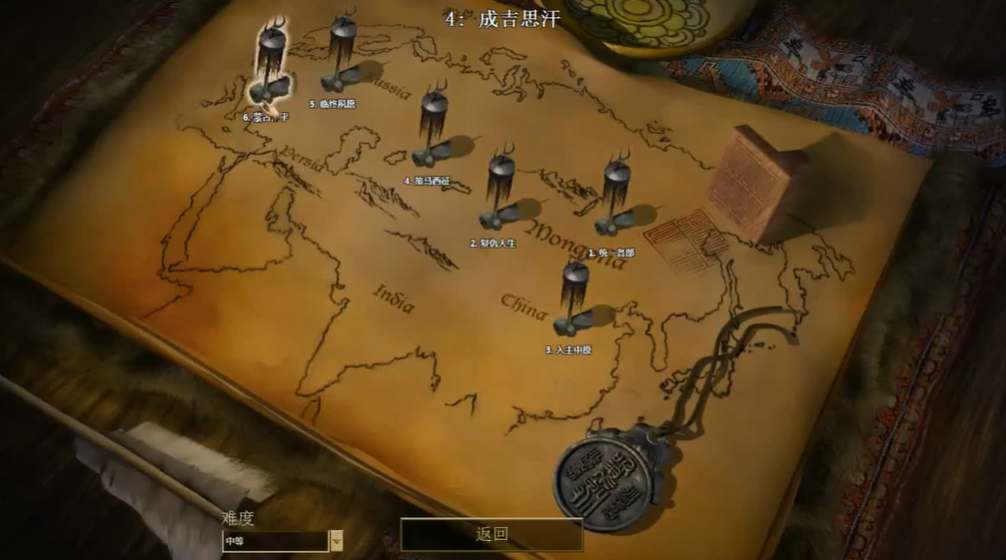
Task: Select the highlighted scenario 6 banner
Action: [269, 62]
